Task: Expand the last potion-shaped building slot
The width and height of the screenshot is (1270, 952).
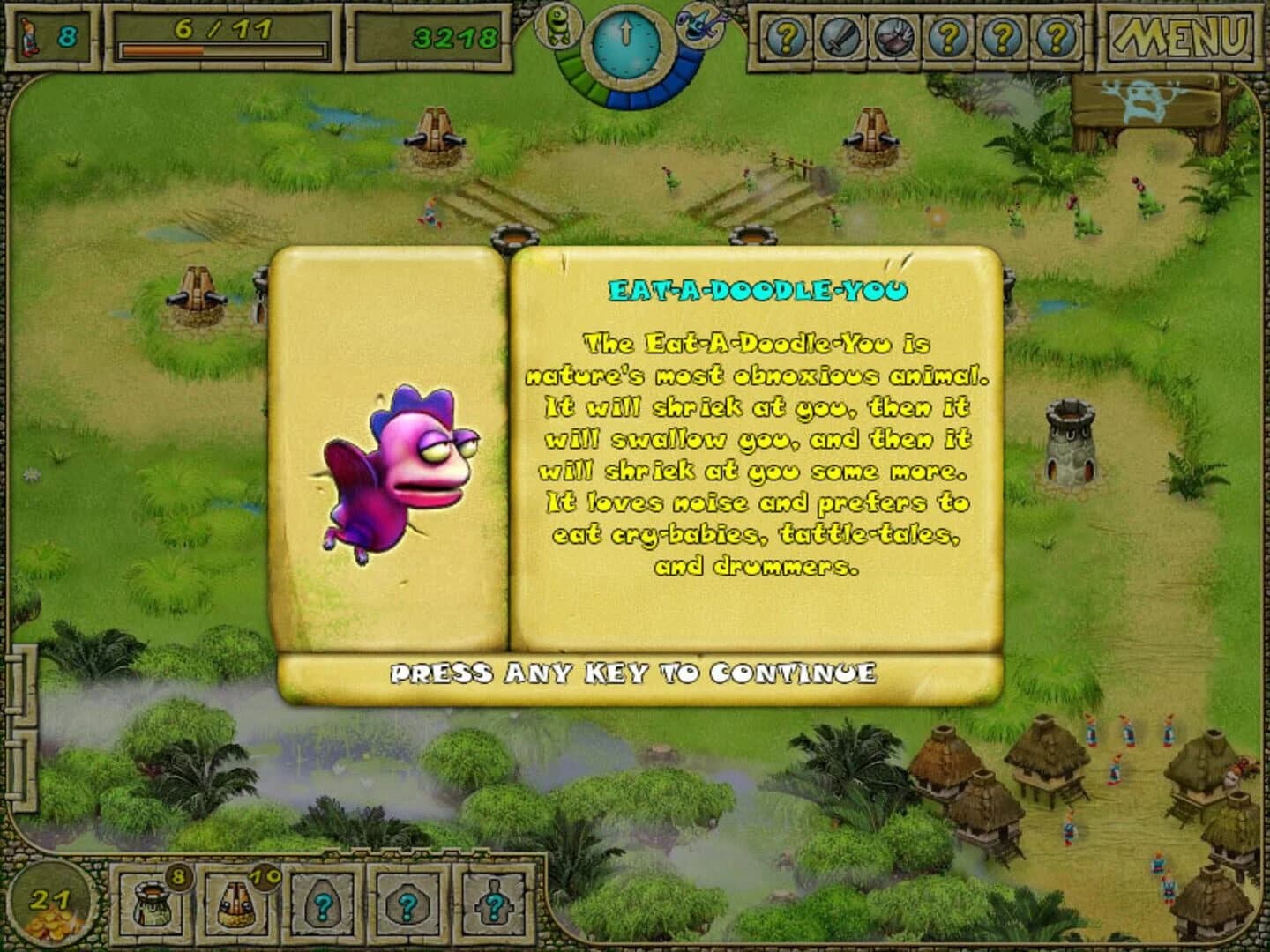Action: (494, 904)
